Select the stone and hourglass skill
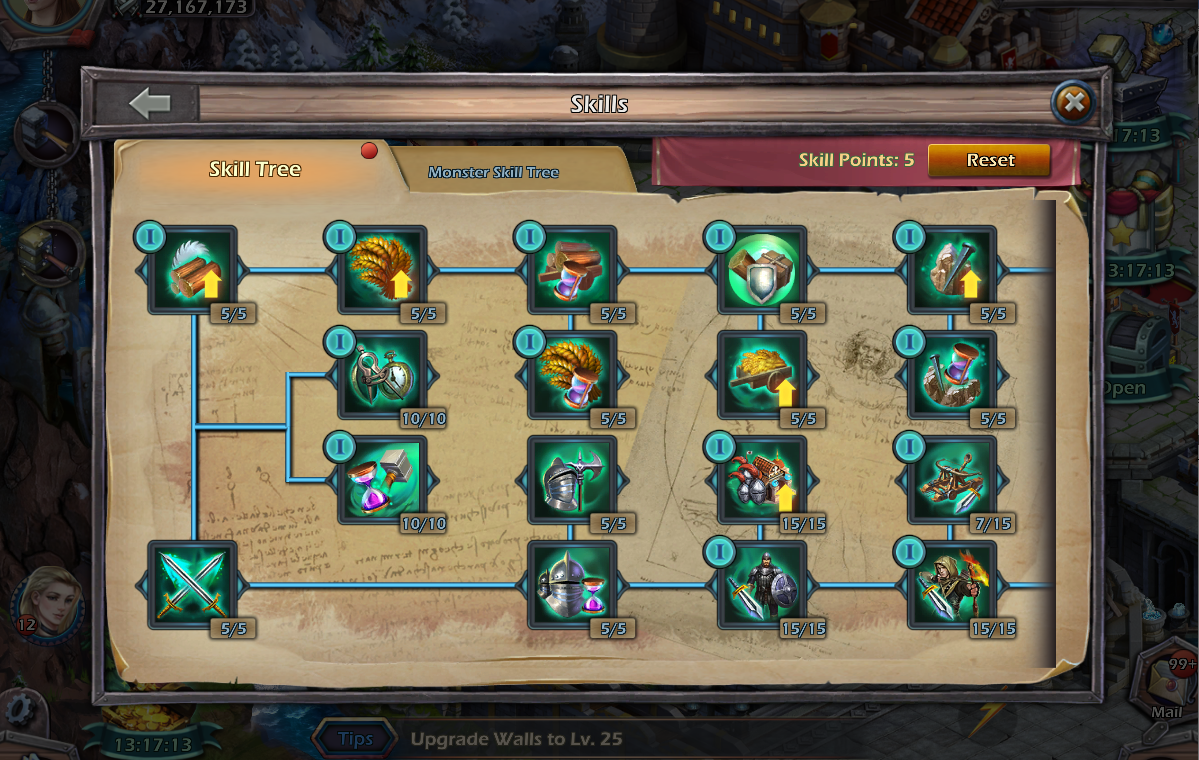Screen dimensions: 1199x760 click(x=952, y=375)
